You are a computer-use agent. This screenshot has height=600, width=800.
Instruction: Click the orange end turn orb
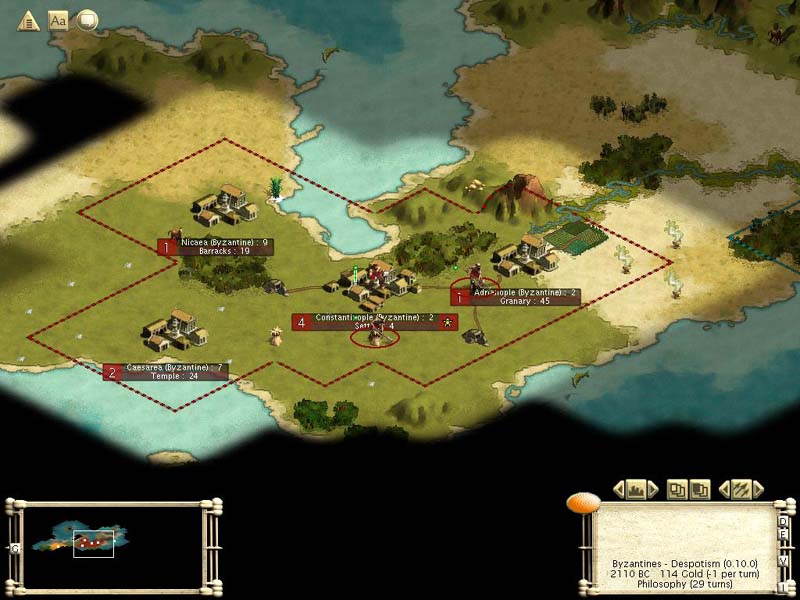(582, 504)
